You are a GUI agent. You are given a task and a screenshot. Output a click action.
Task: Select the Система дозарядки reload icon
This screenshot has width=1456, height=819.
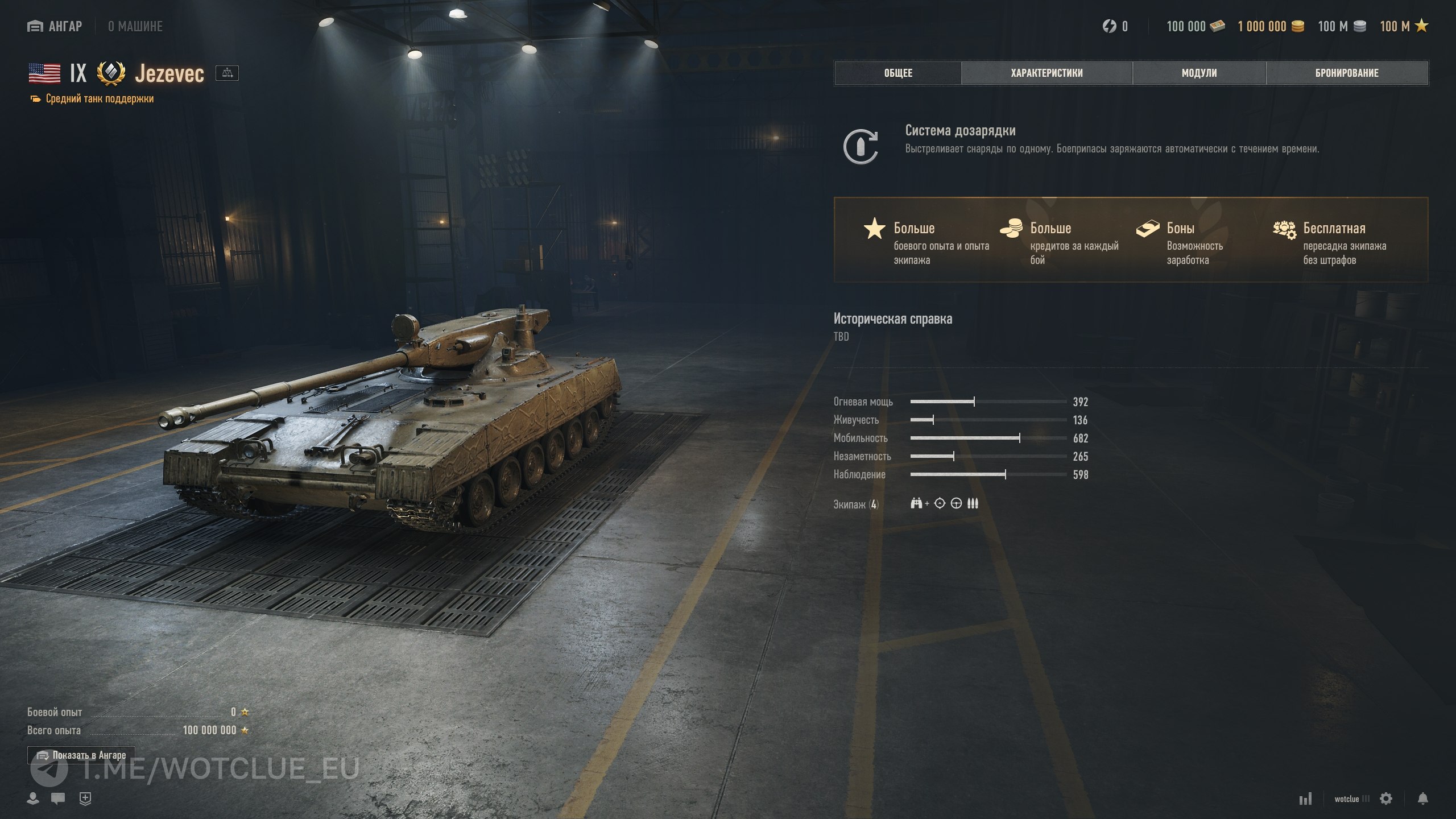coord(861,146)
